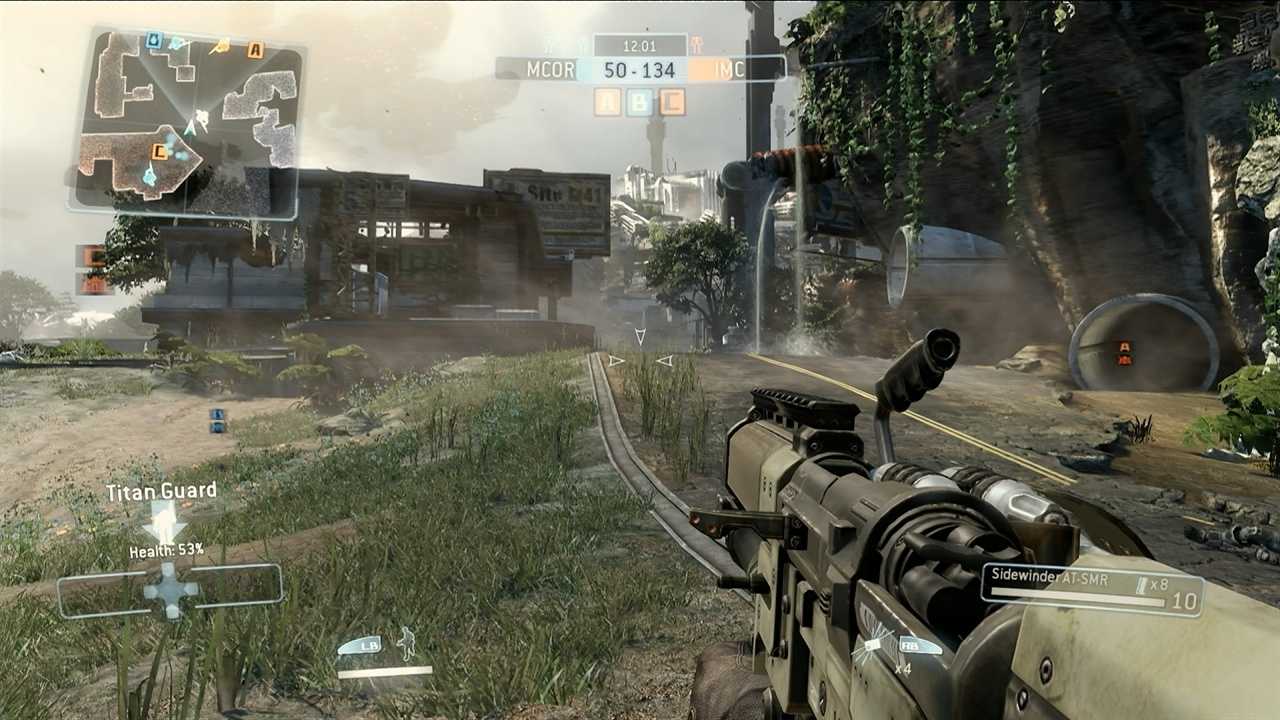The width and height of the screenshot is (1280, 720).
Task: Expand the minimap in the top-left corner
Action: coord(195,120)
